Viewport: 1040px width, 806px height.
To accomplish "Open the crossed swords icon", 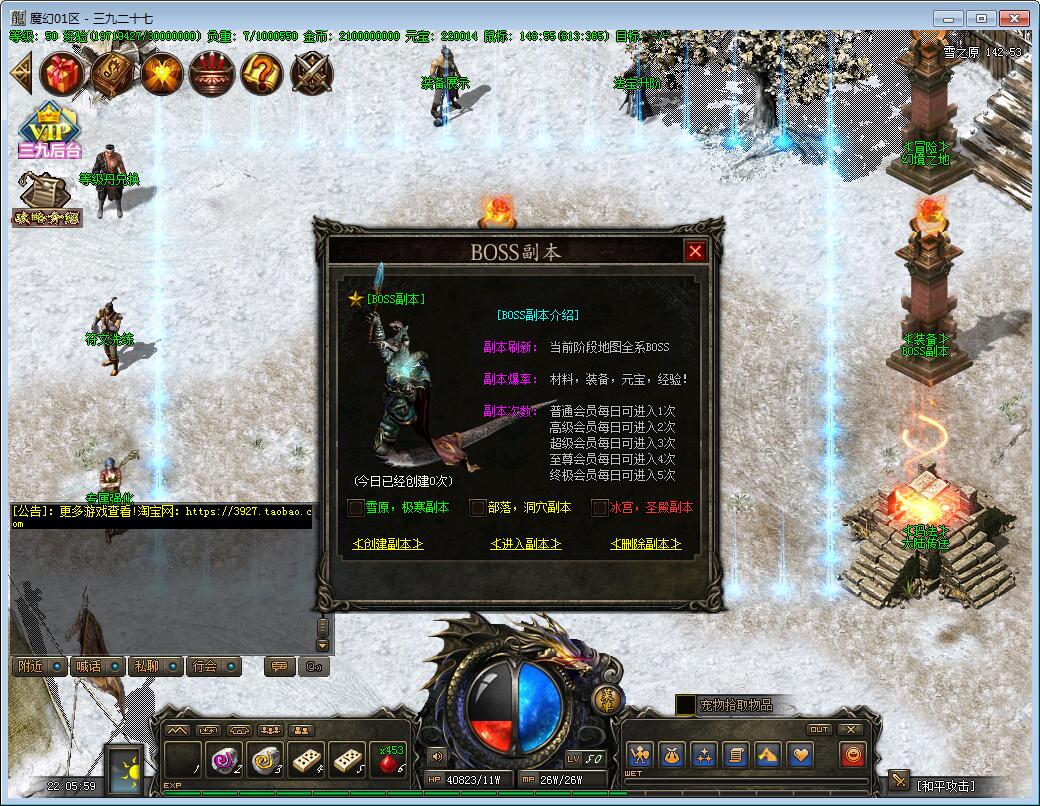I will [x=312, y=73].
